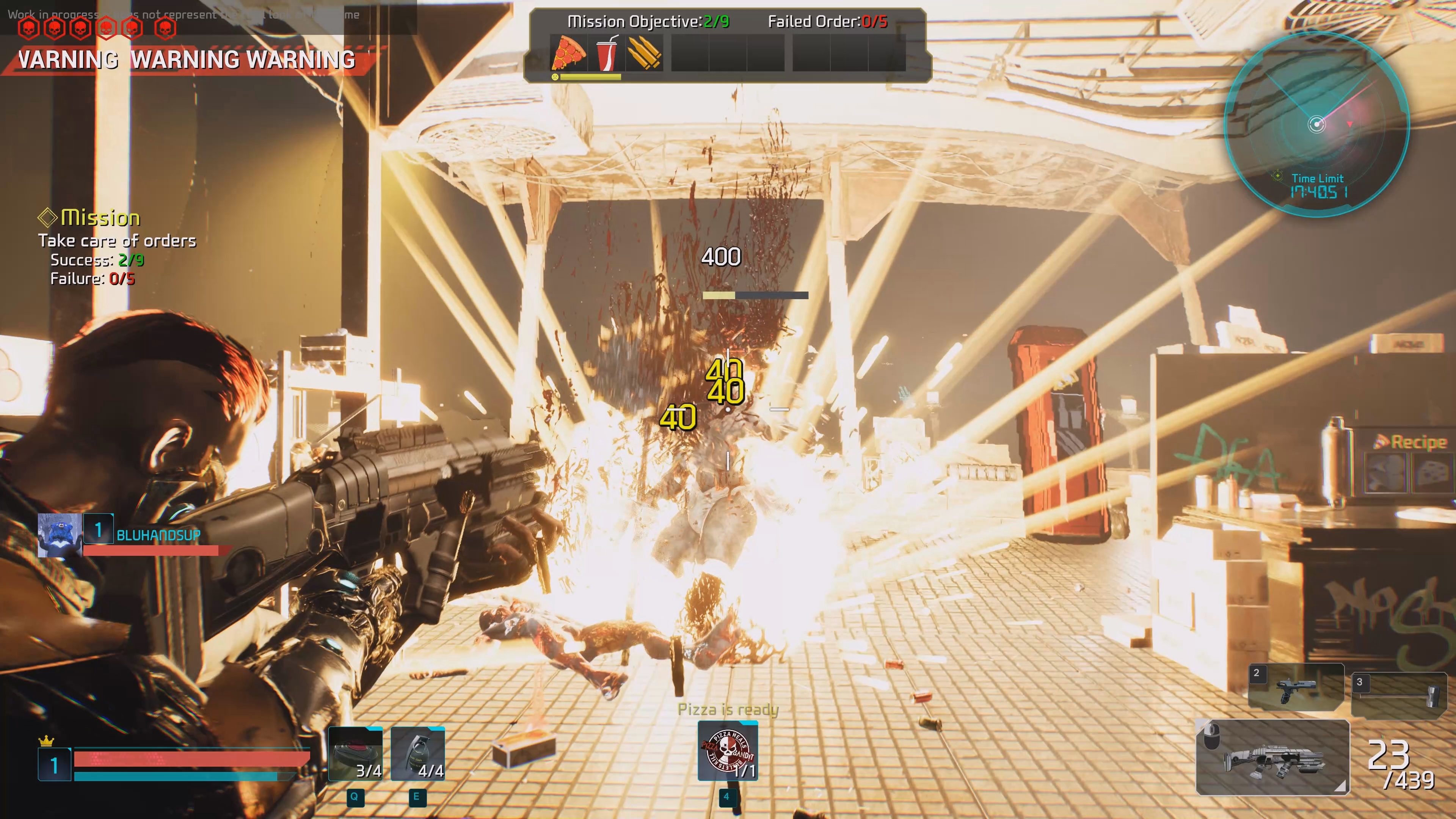Click the BLUHANDSUP teammate avatar
The image size is (1456, 819).
tap(60, 535)
